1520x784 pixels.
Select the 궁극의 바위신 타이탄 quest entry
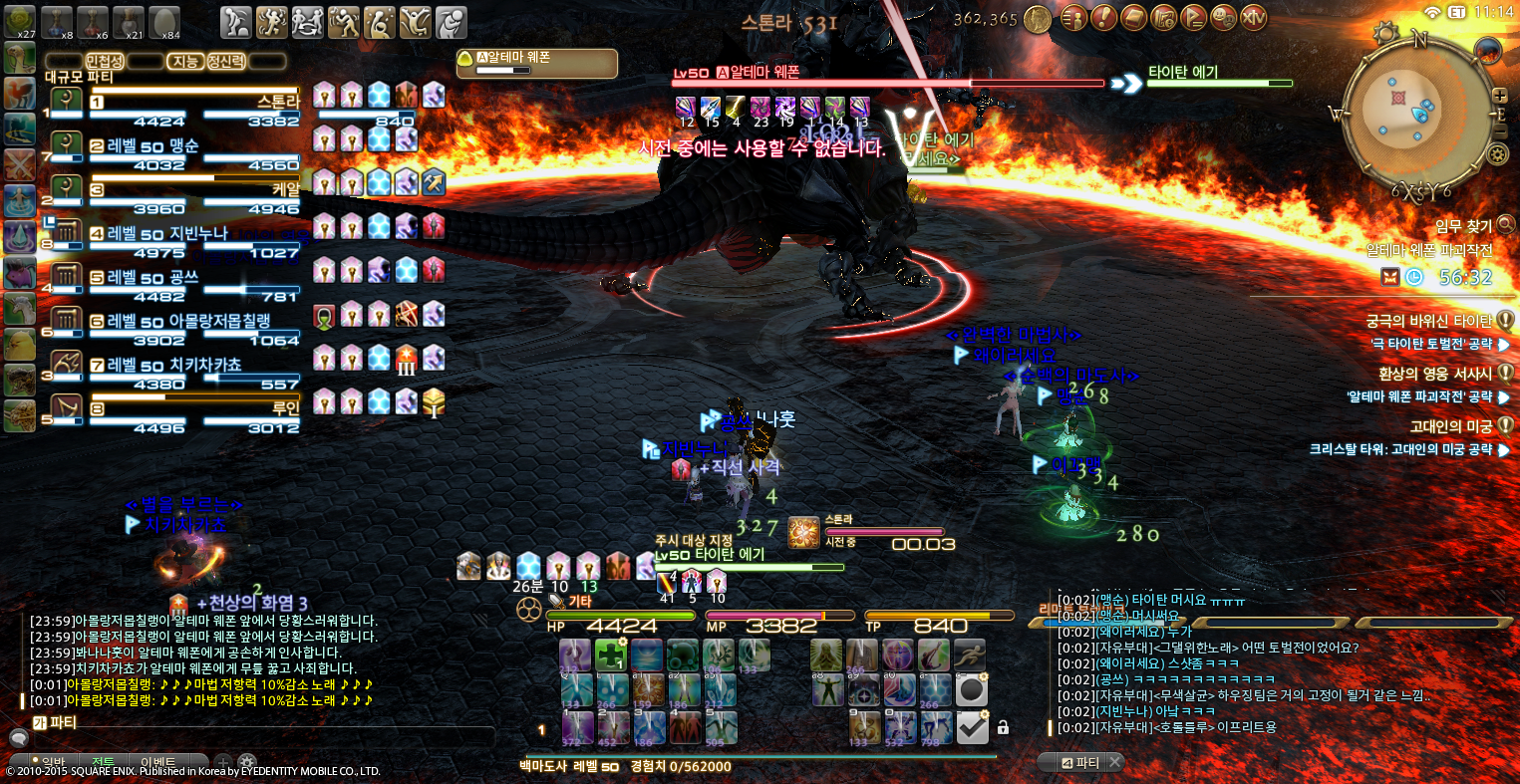(1429, 321)
